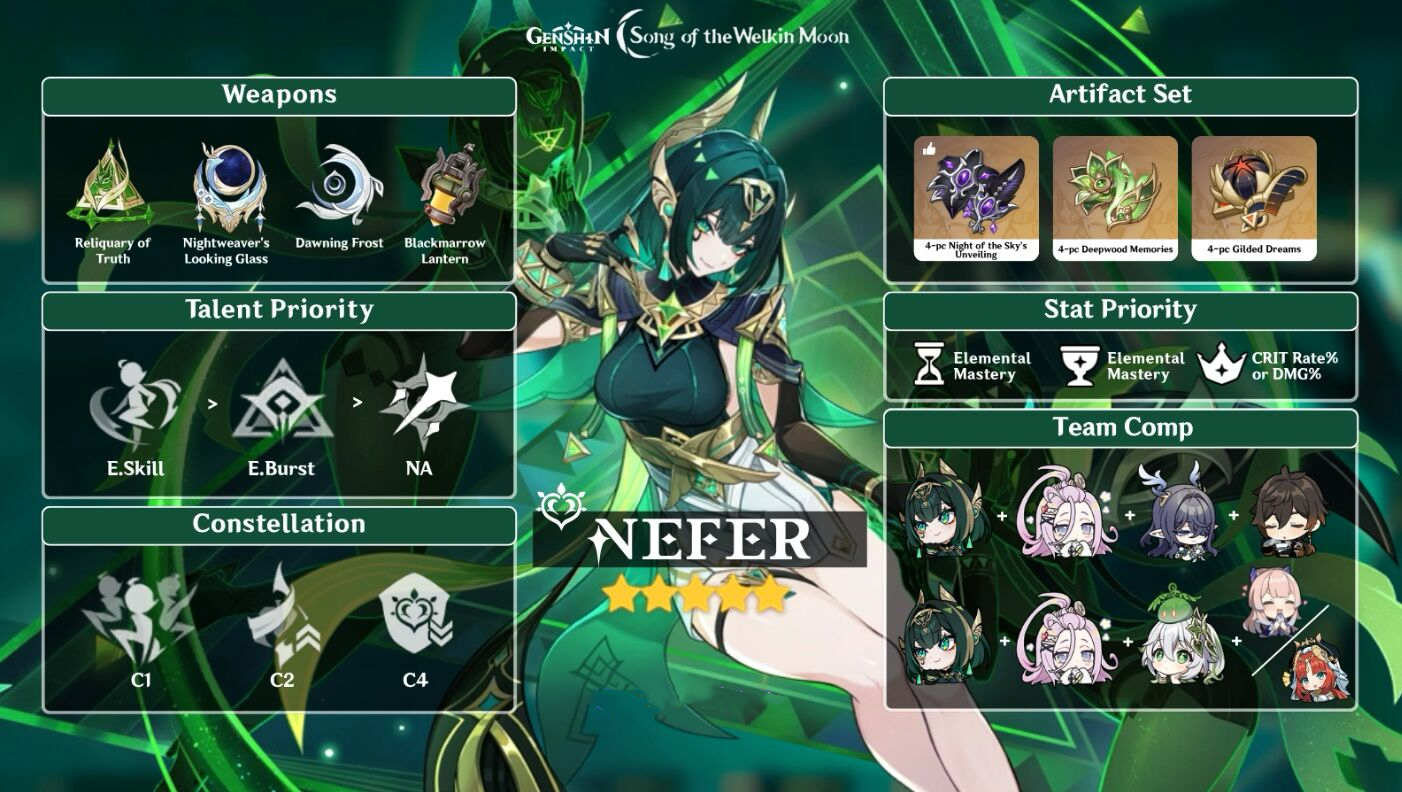Image resolution: width=1402 pixels, height=792 pixels.
Task: Select the goblet stat icon
Action: pos(1077,366)
